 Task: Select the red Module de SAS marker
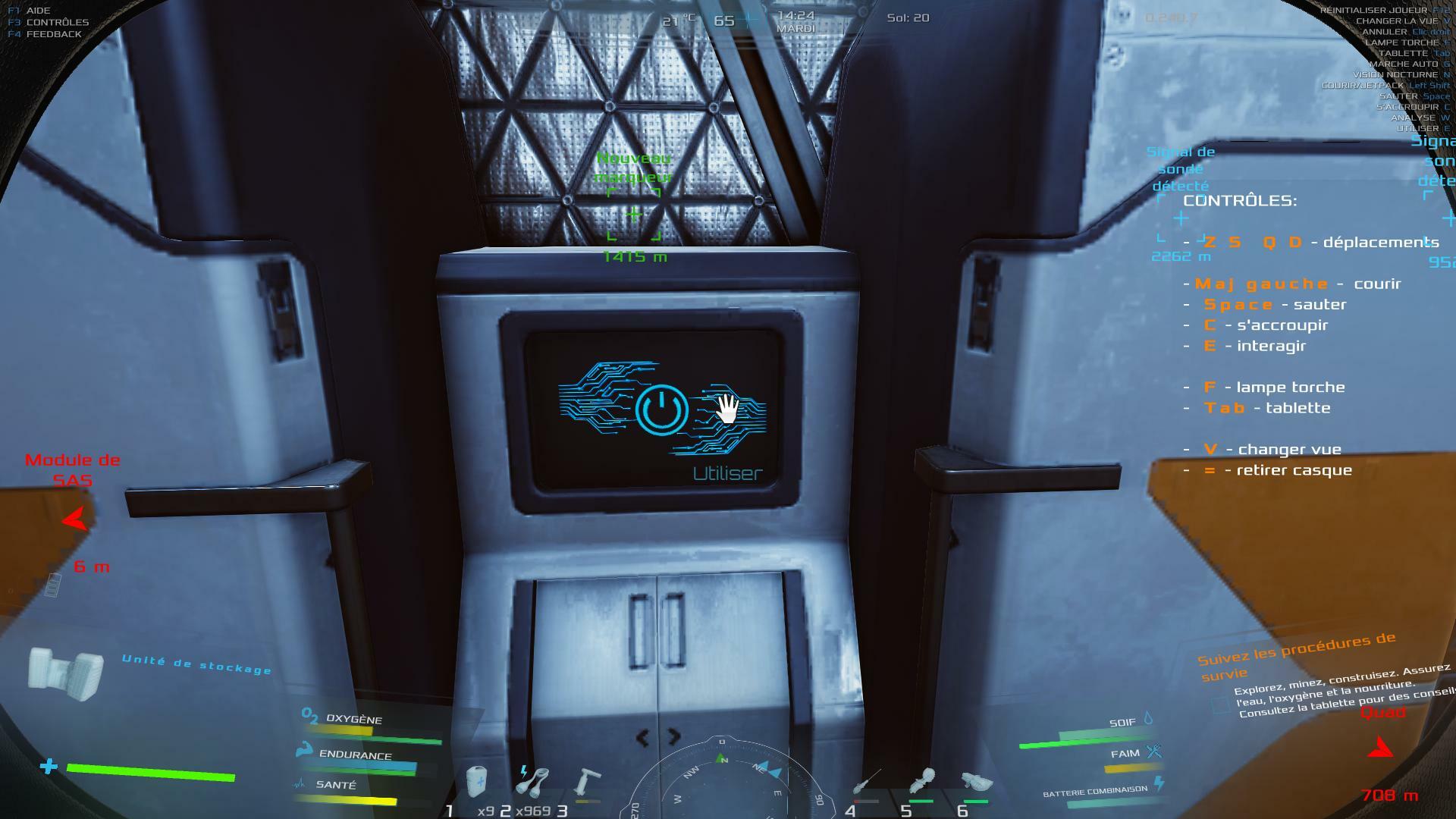click(74, 519)
